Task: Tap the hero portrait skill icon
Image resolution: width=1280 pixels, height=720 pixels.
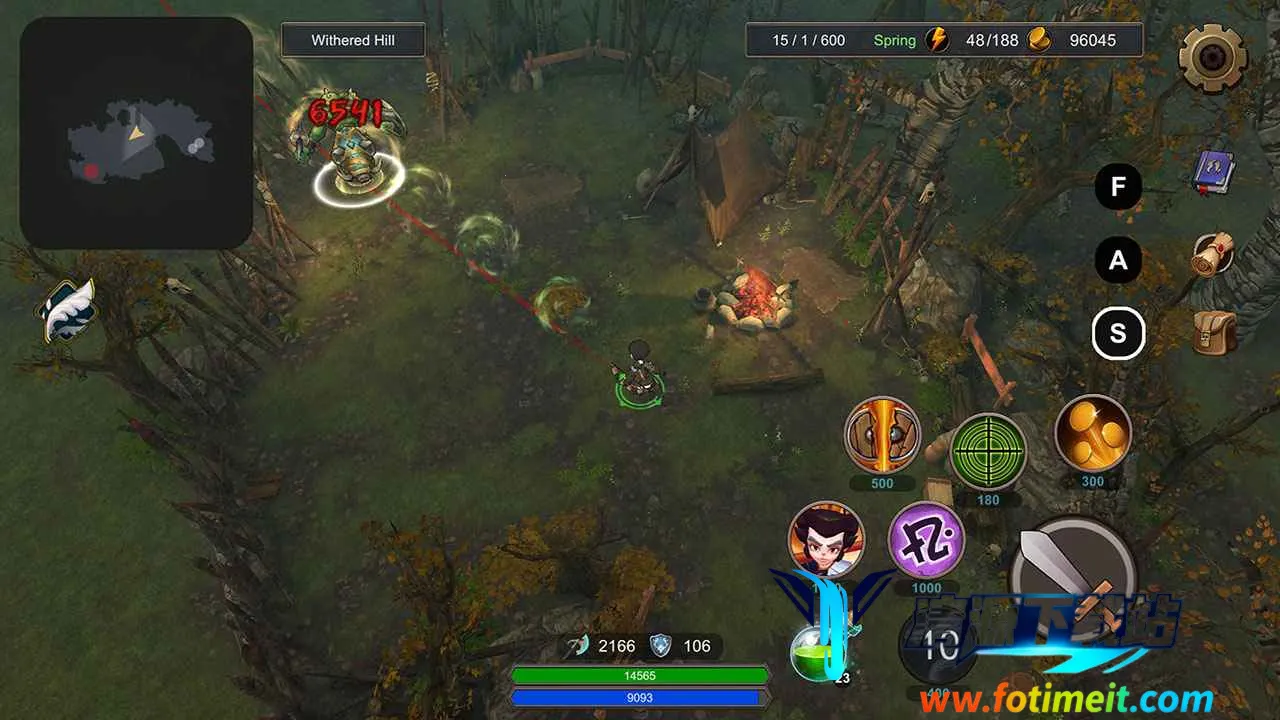Action: point(826,539)
